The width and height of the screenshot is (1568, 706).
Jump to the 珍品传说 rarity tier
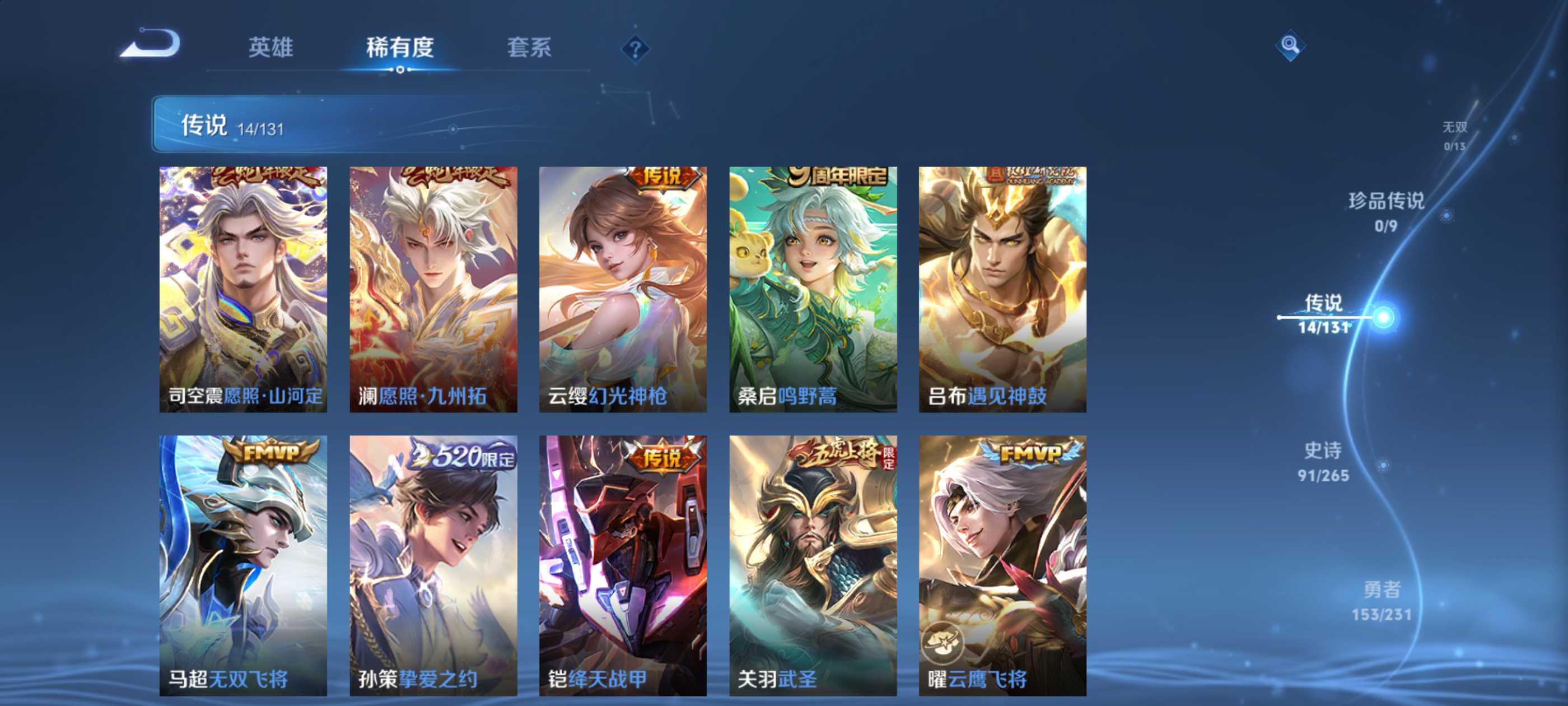click(1386, 211)
